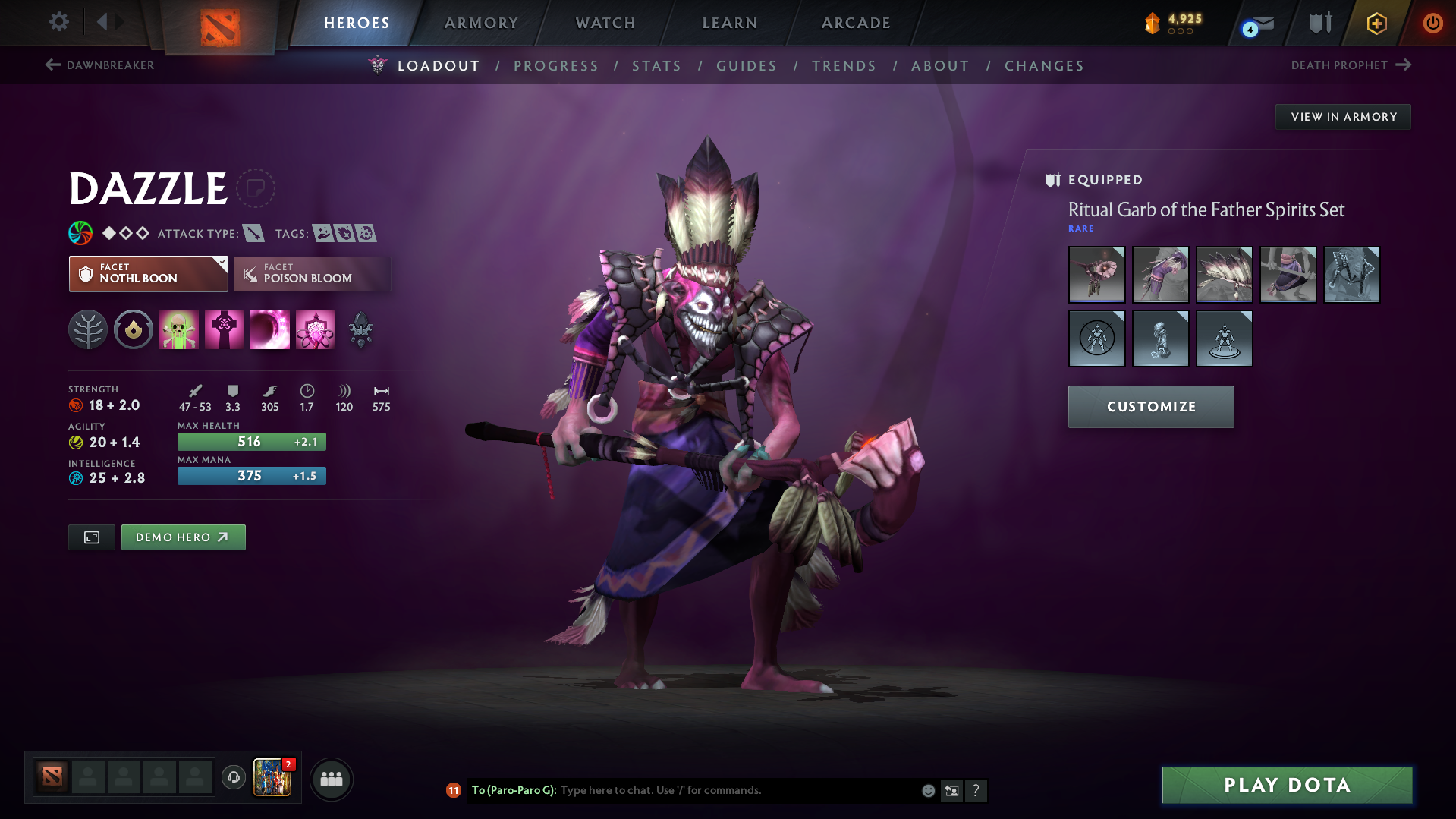
Task: Click the DEMO HERO button
Action: (x=183, y=537)
